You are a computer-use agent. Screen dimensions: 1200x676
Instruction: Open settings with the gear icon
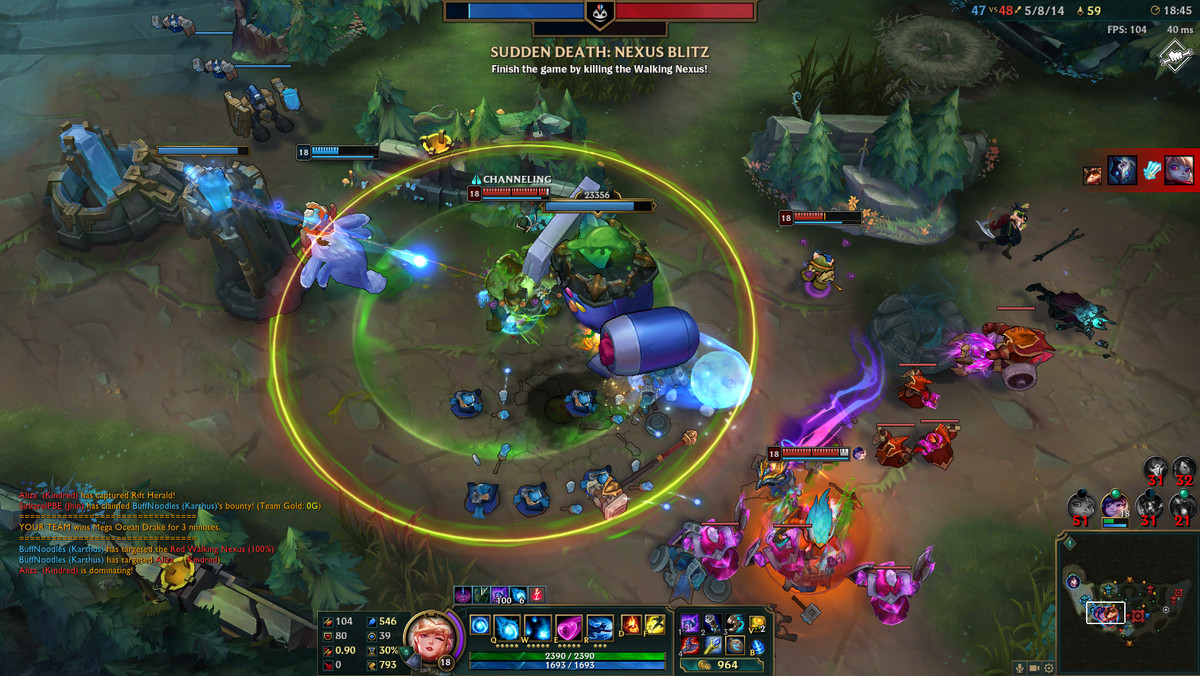coord(1048,667)
